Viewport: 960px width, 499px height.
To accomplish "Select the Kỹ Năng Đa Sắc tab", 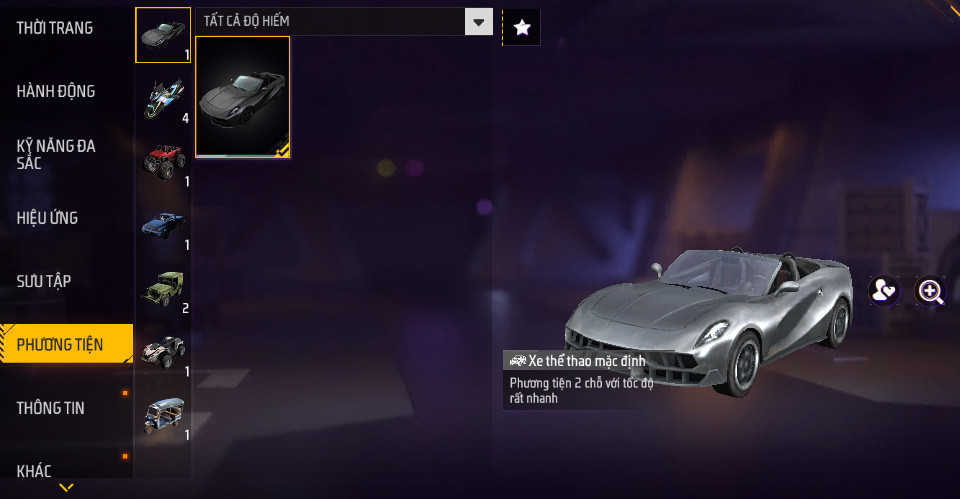I will point(56,154).
